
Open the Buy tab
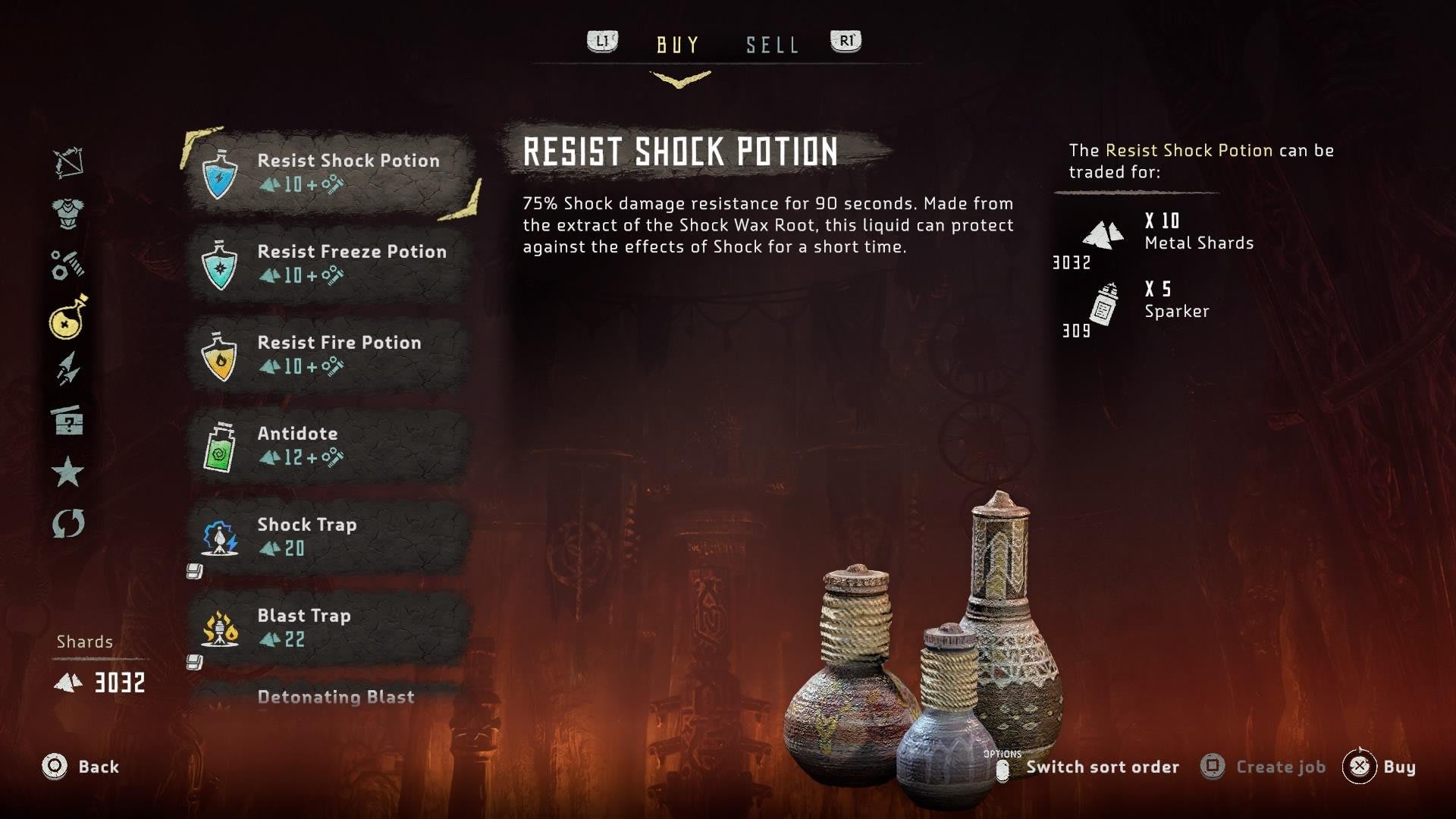(678, 45)
